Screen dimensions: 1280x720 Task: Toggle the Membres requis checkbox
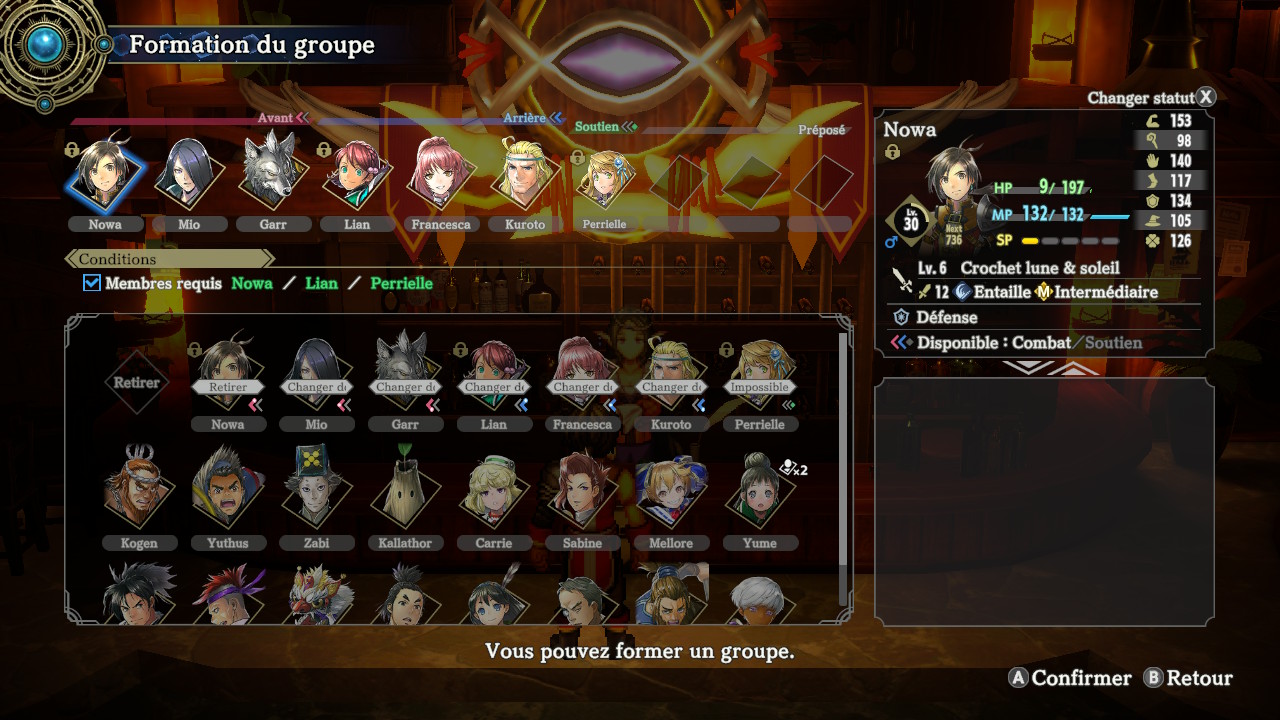tap(92, 283)
